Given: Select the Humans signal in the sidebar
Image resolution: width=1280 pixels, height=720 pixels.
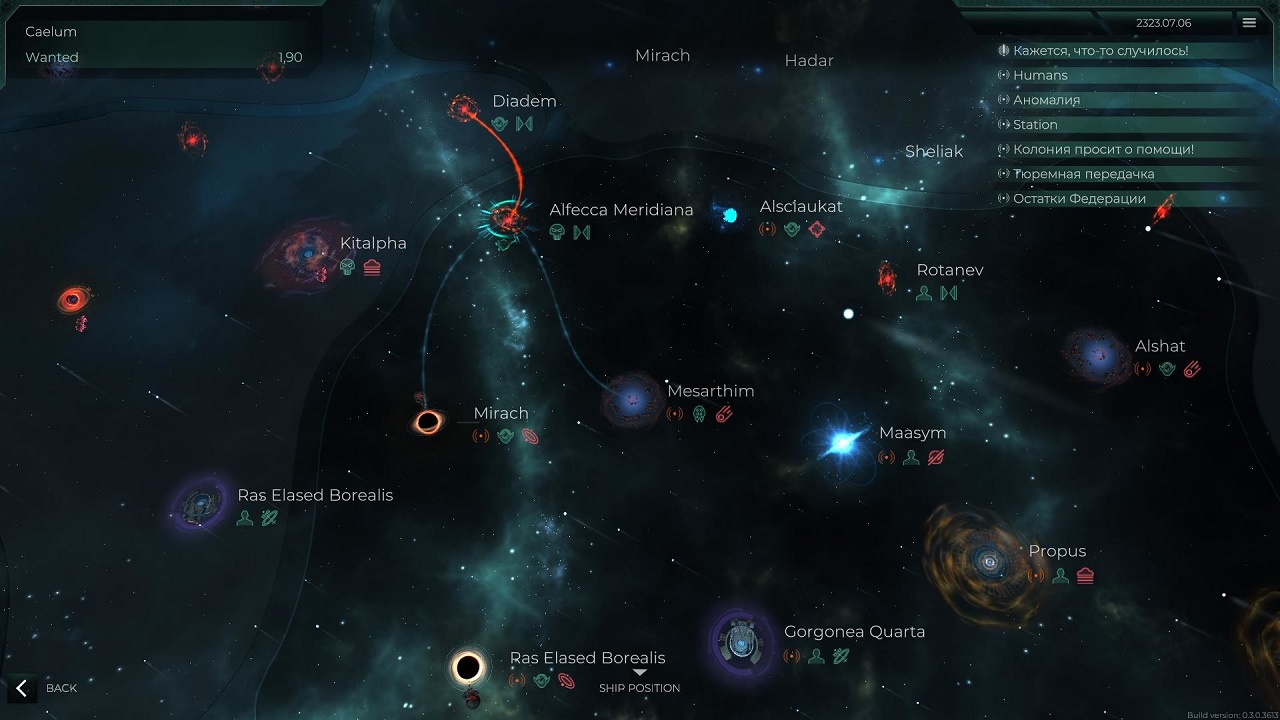Looking at the screenshot, I should pyautogui.click(x=1040, y=75).
